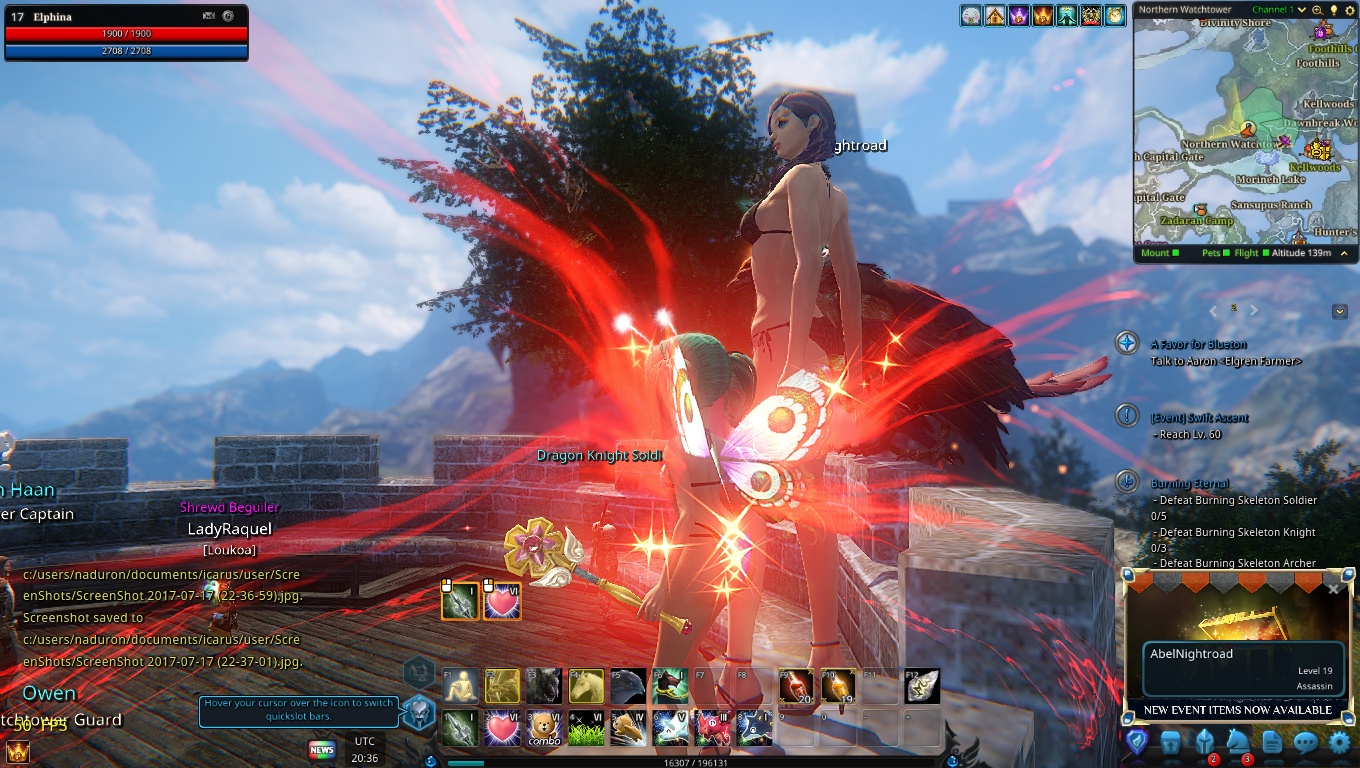This screenshot has height=768, width=1360.
Task: Close the new event items popup
Action: (x=1333, y=589)
